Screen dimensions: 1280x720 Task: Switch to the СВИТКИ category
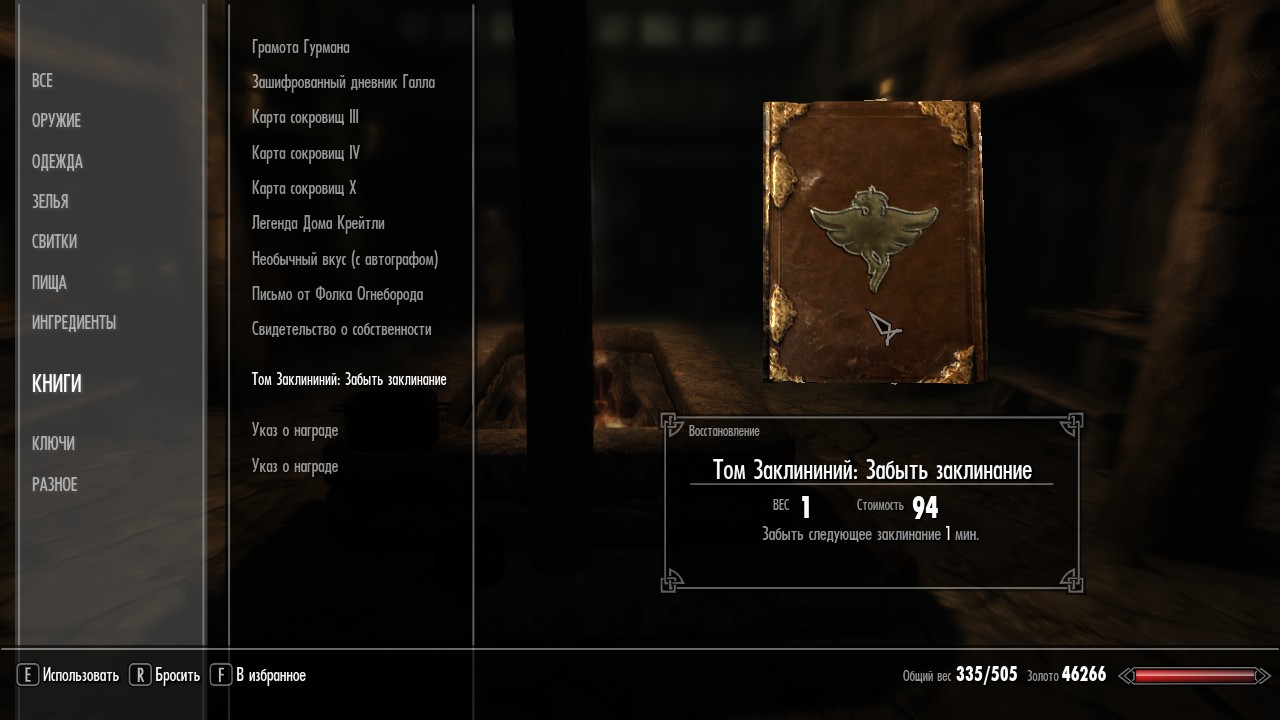coord(54,242)
